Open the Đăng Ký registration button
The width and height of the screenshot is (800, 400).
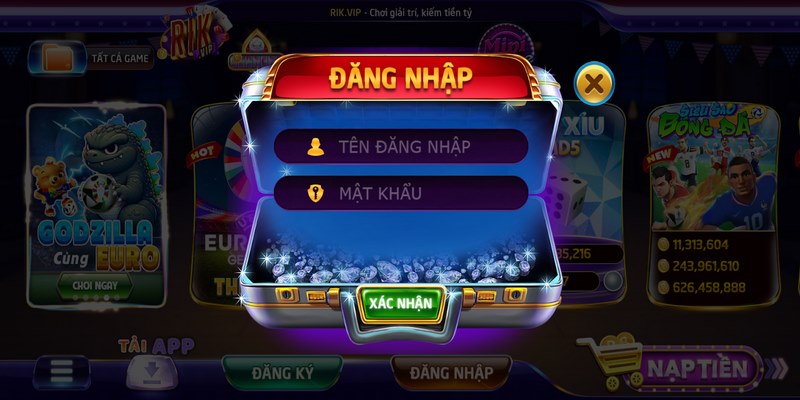pyautogui.click(x=282, y=373)
